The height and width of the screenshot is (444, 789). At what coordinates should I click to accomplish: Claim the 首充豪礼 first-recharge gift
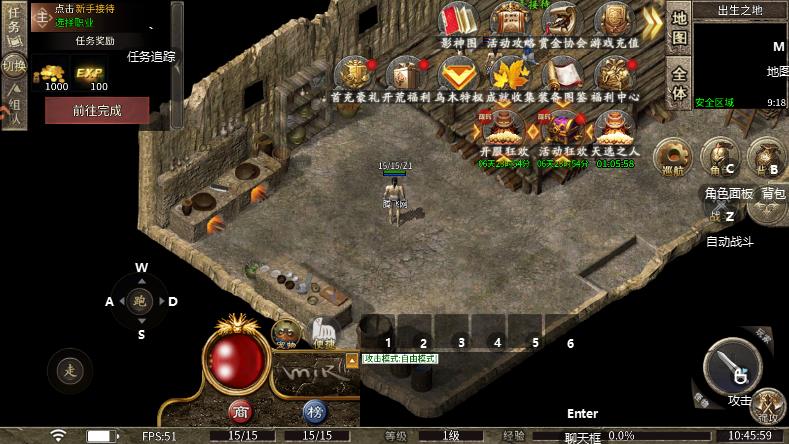[x=354, y=75]
